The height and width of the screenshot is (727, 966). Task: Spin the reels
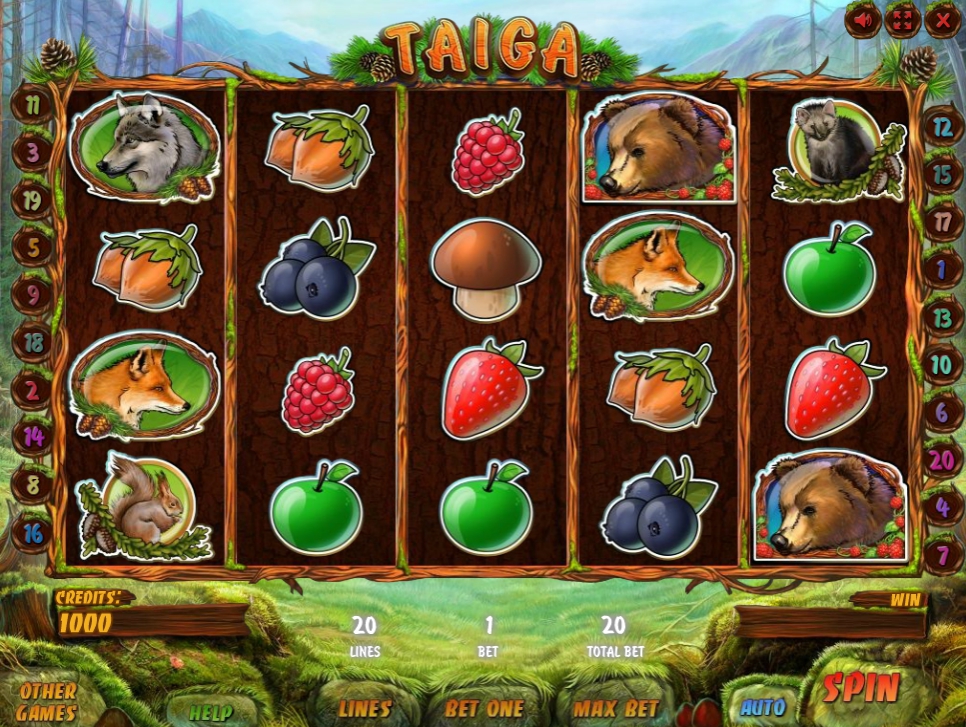coord(861,688)
